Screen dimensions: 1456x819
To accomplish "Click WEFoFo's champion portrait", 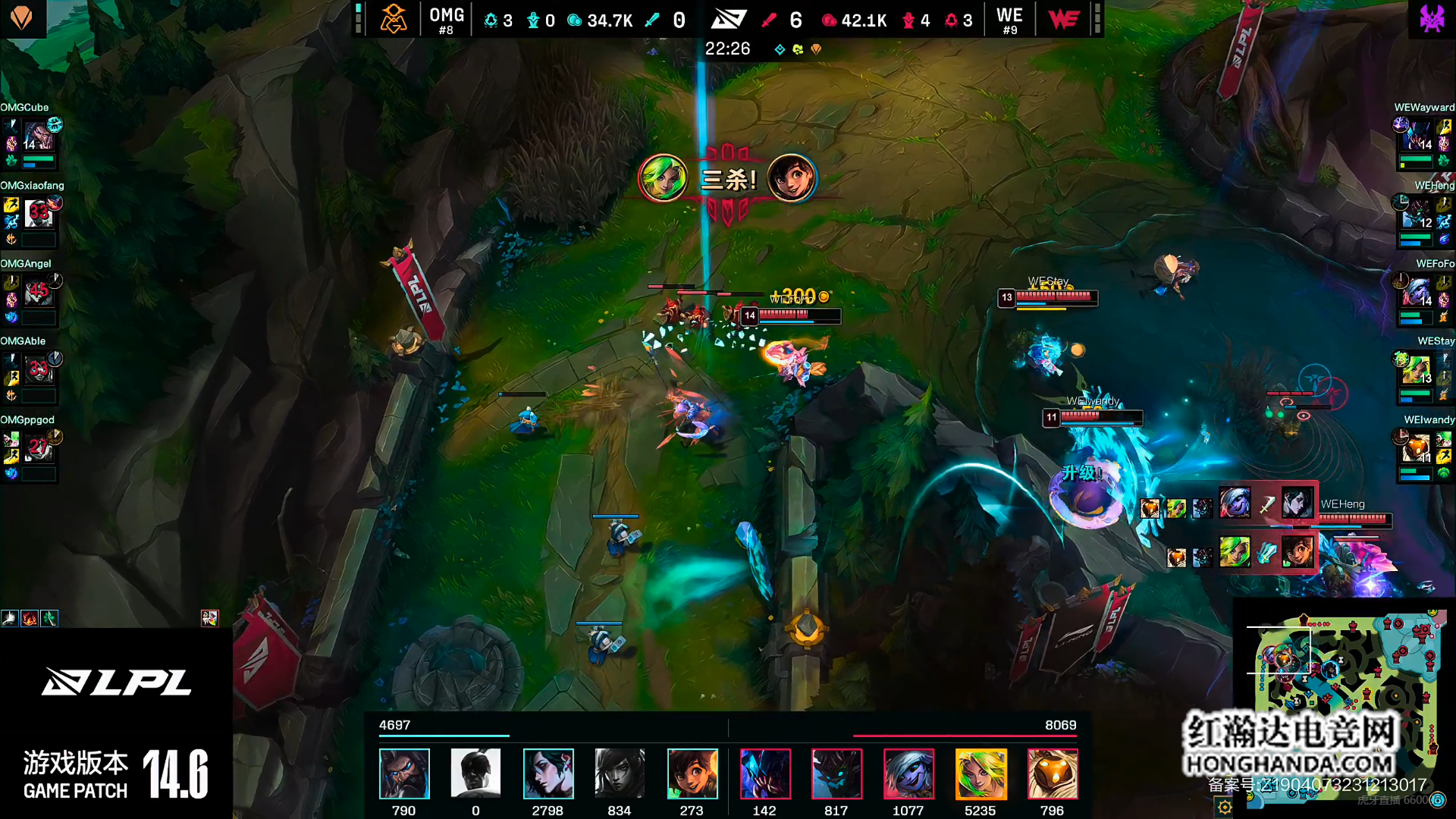I will point(1416,293).
